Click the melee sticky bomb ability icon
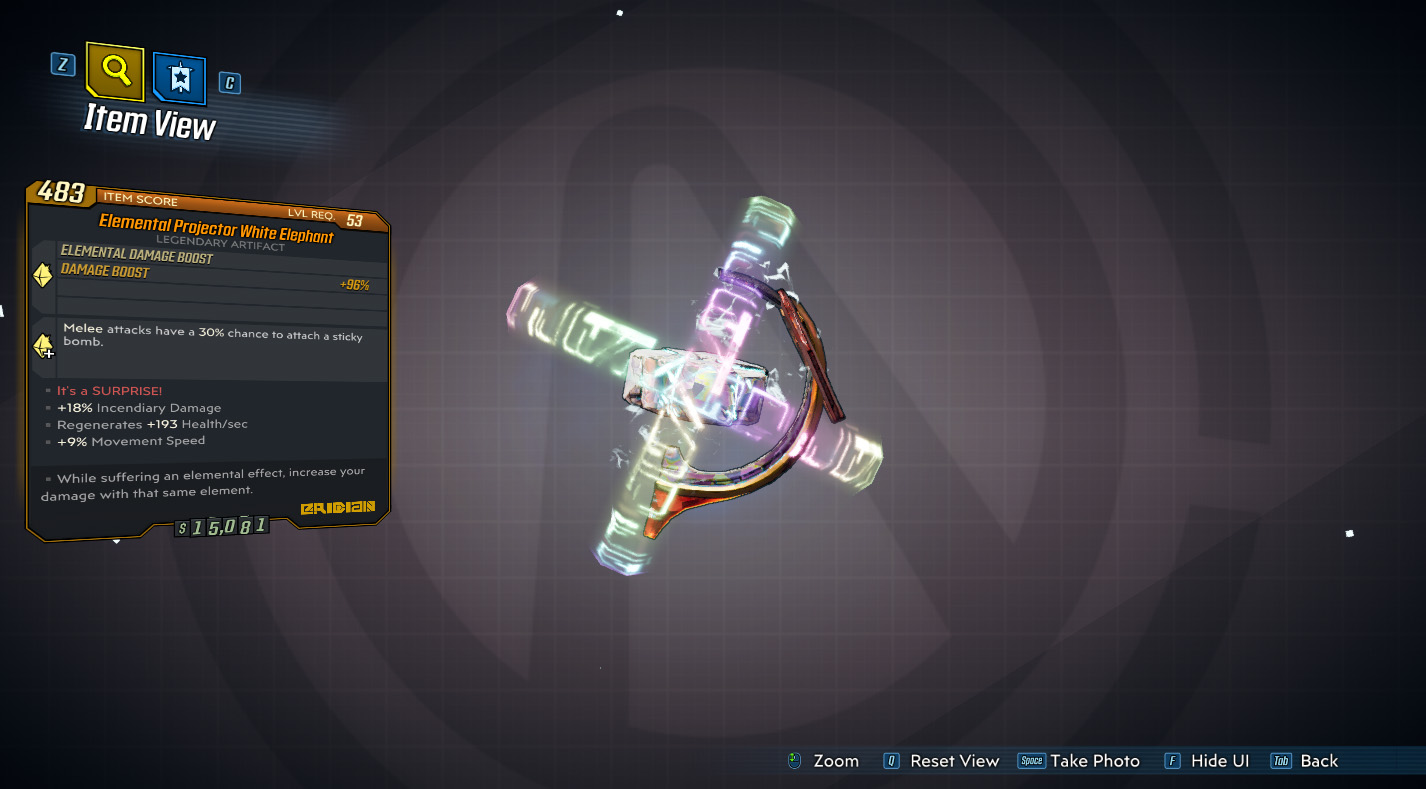Screen dimensions: 1426x789 click(41, 346)
